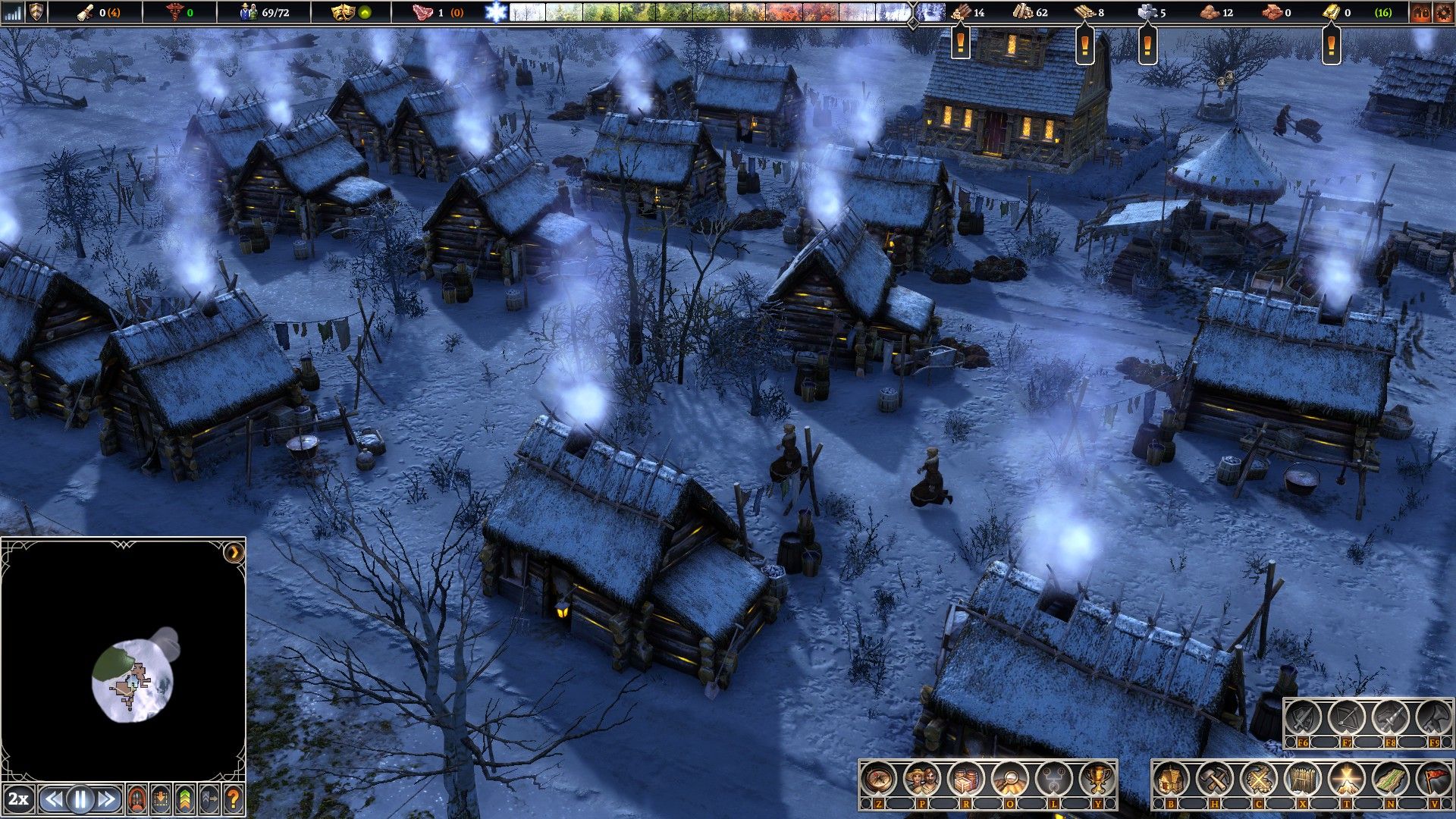Expand the minimap with the arrow button
This screenshot has height=819, width=1456.
pos(234,552)
